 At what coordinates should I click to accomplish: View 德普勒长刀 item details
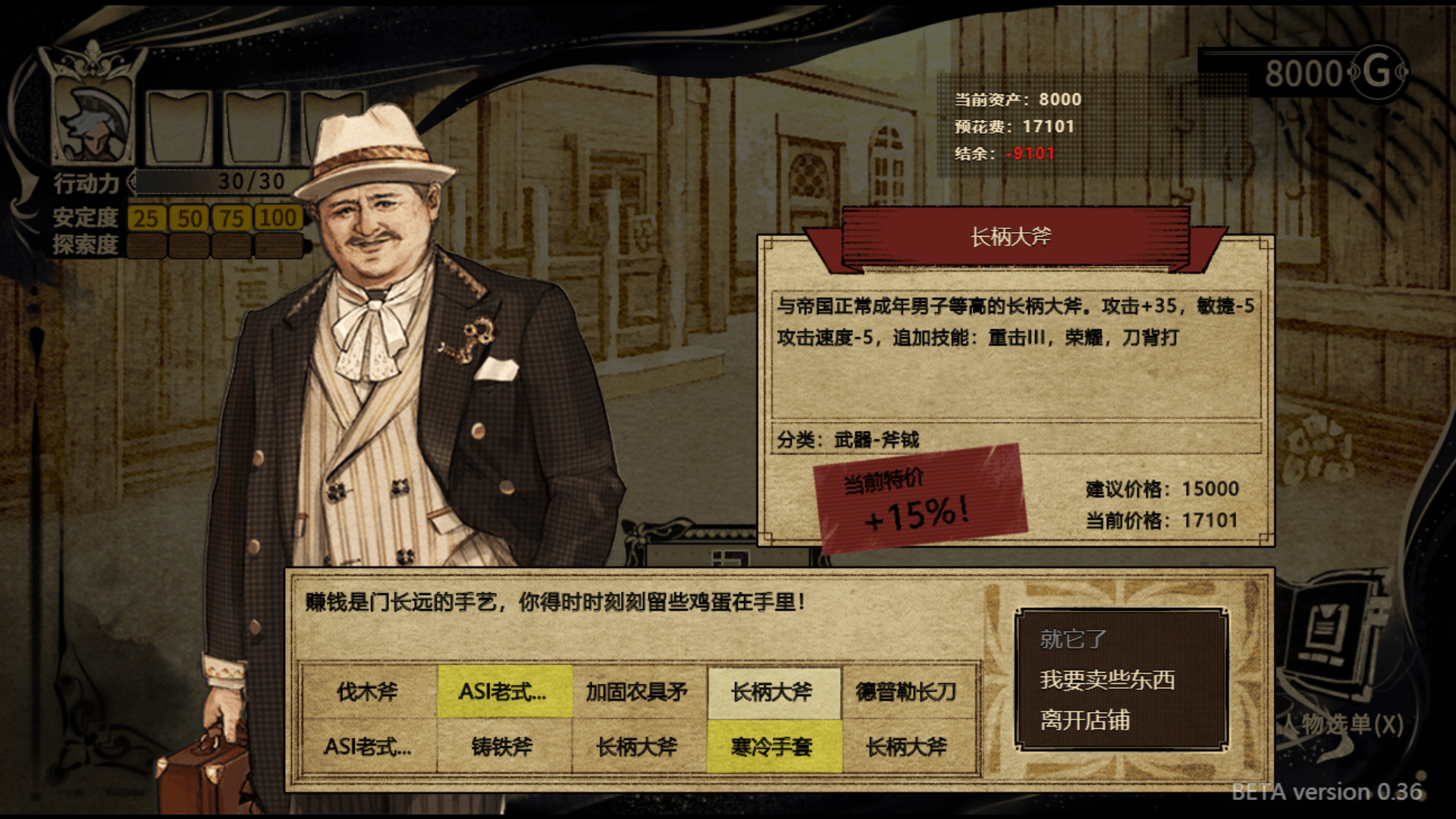pyautogui.click(x=907, y=692)
